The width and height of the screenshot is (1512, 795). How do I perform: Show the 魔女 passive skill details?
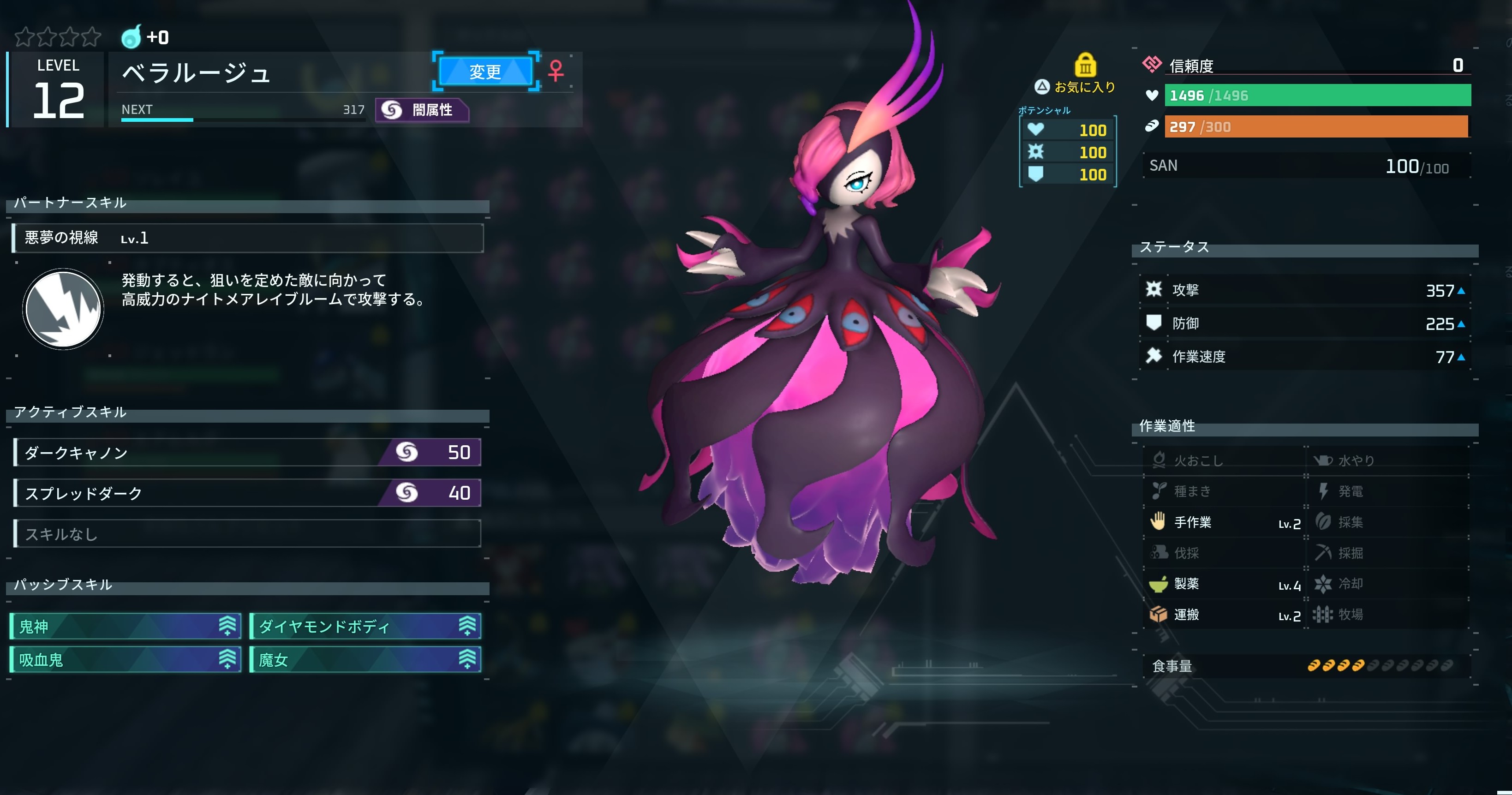[365, 659]
